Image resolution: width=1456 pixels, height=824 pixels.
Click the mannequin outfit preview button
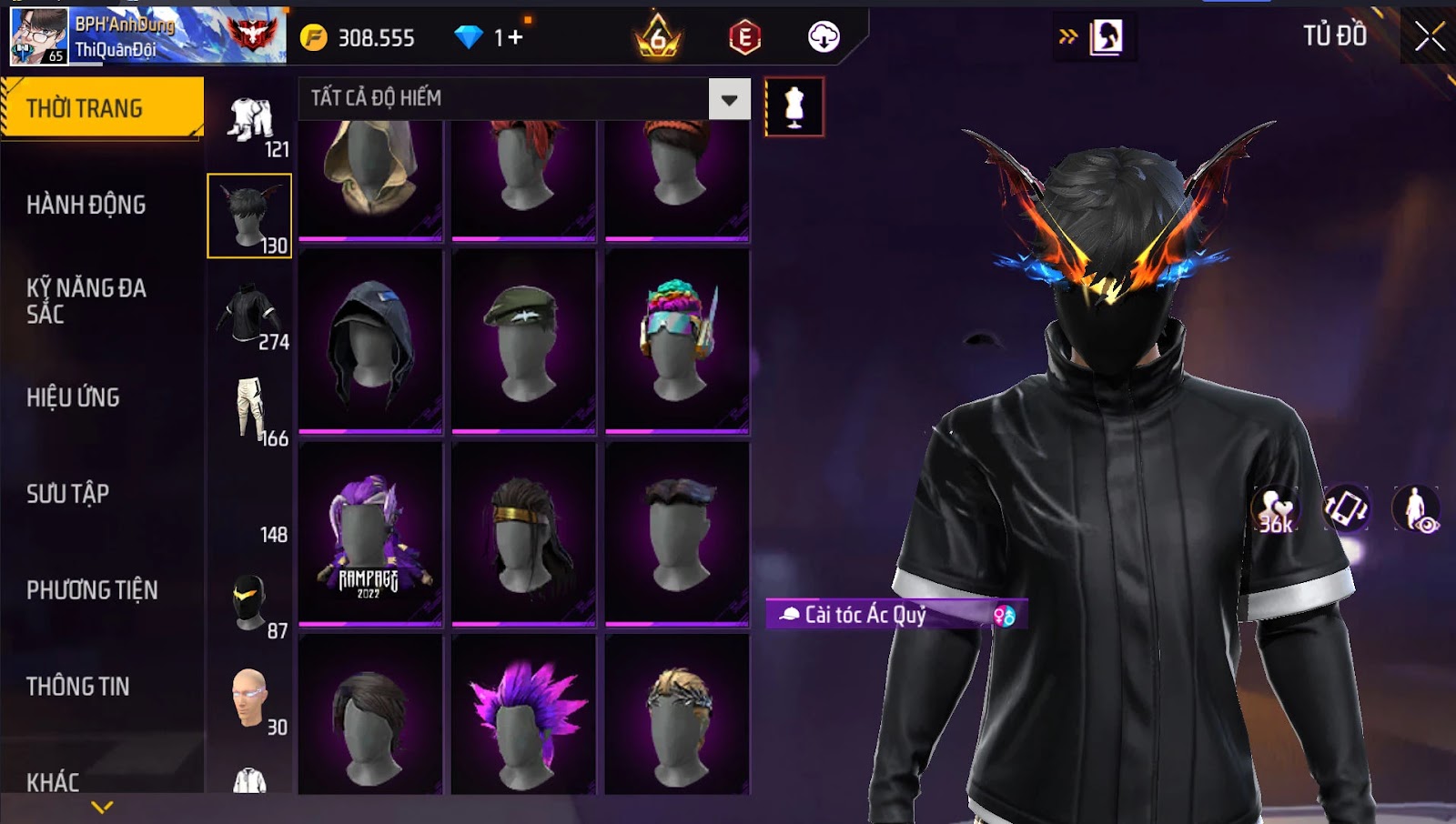tap(794, 107)
